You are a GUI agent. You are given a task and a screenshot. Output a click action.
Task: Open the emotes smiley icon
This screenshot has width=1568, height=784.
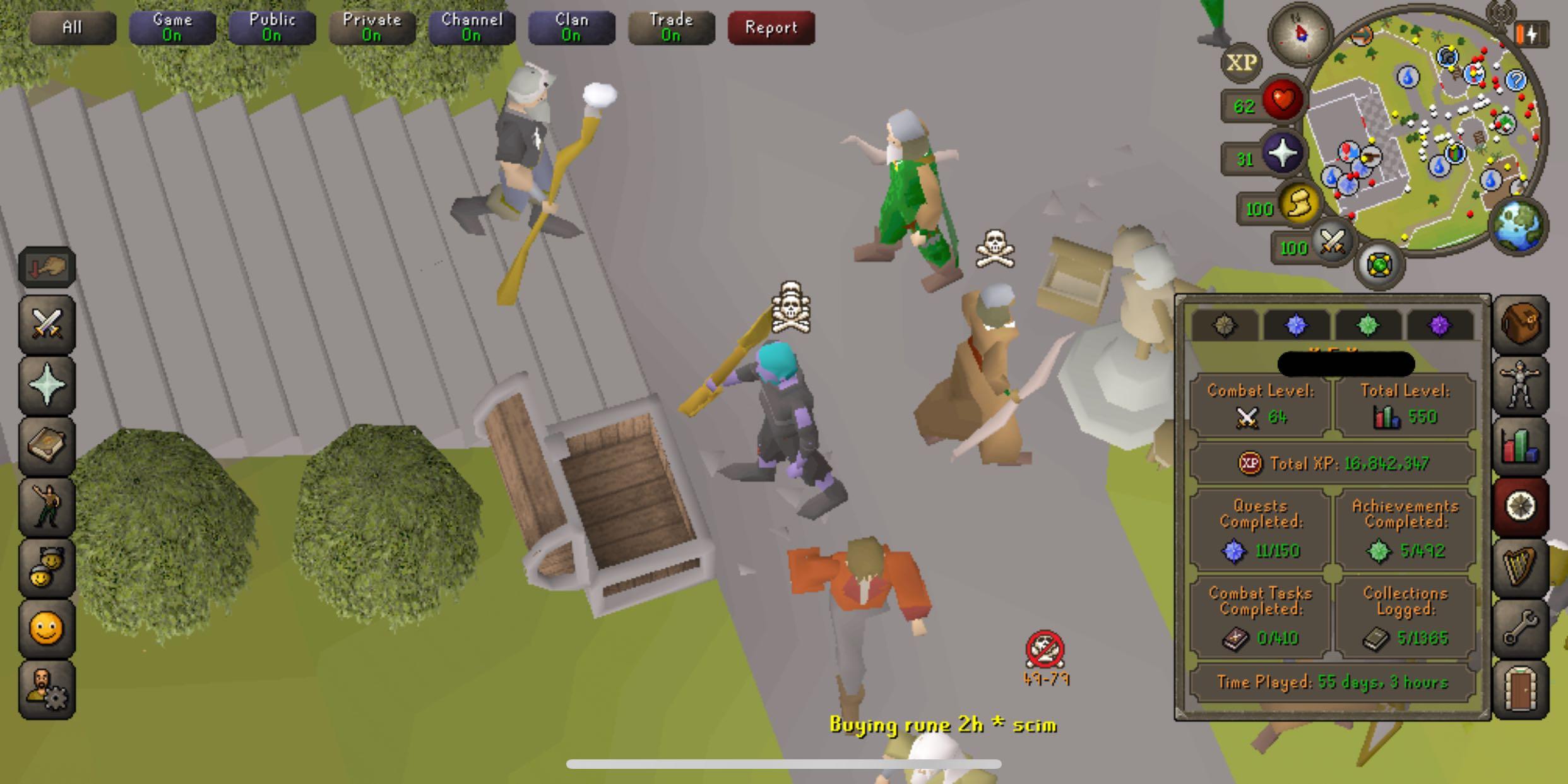[x=47, y=628]
